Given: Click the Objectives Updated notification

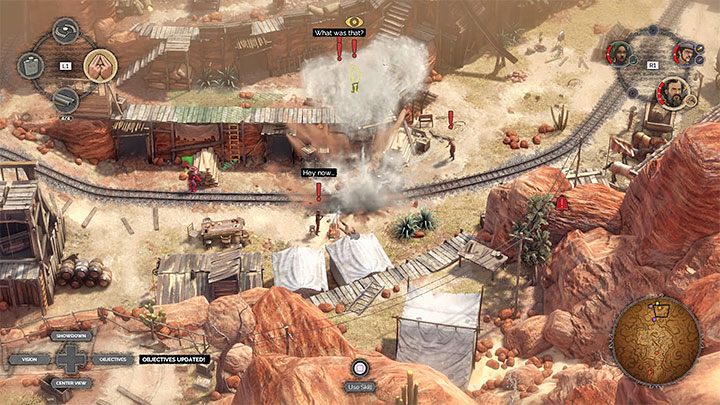Looking at the screenshot, I should pos(172,358).
